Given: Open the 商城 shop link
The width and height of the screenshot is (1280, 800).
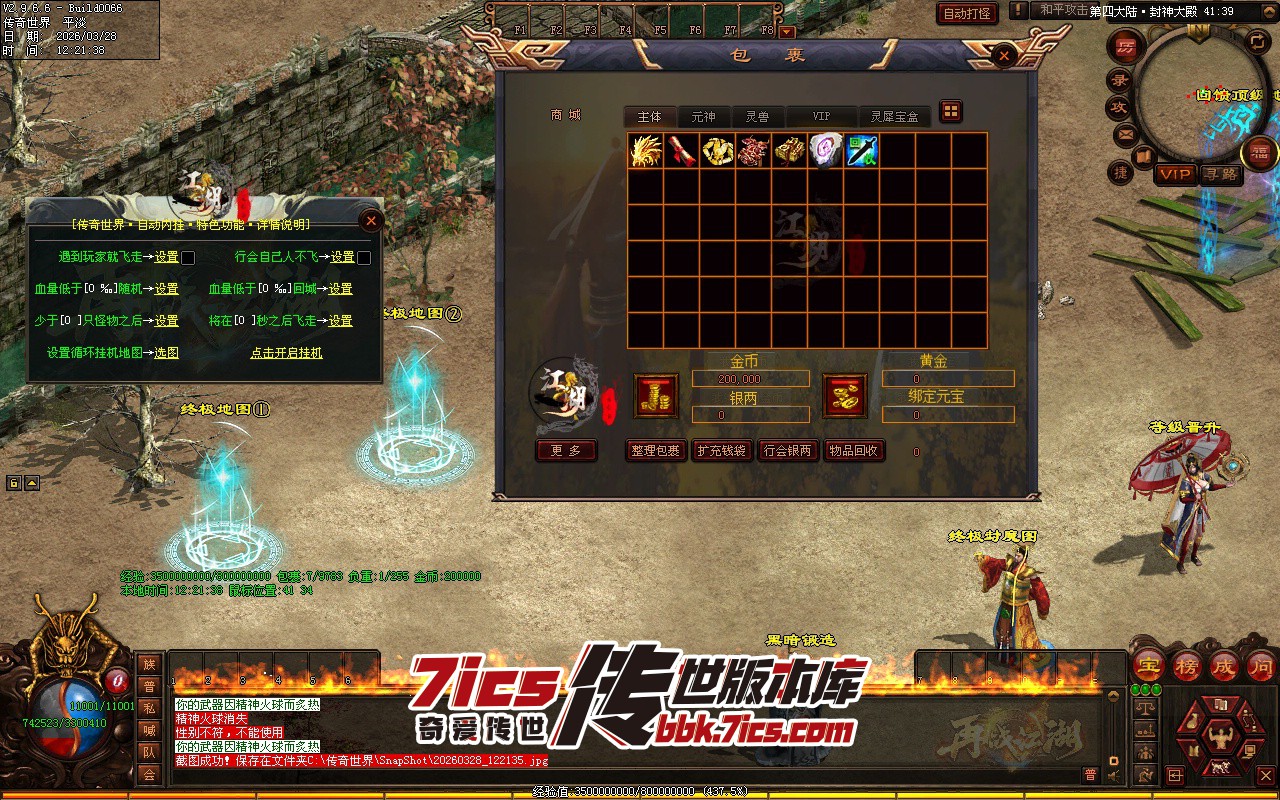Looking at the screenshot, I should pos(565,115).
